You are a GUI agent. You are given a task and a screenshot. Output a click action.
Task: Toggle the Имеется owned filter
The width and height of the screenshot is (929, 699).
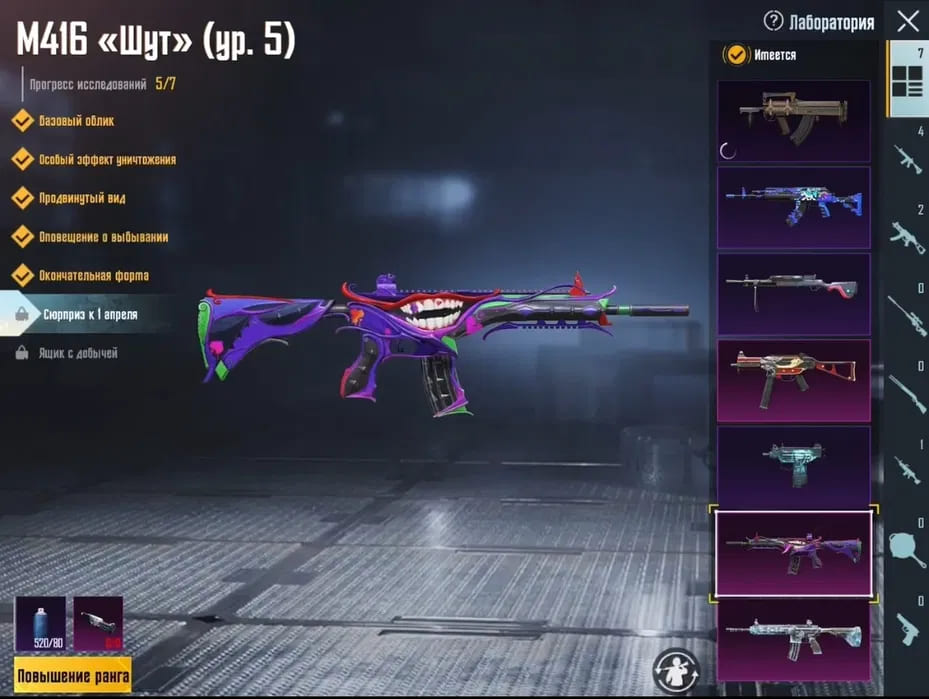click(x=737, y=55)
